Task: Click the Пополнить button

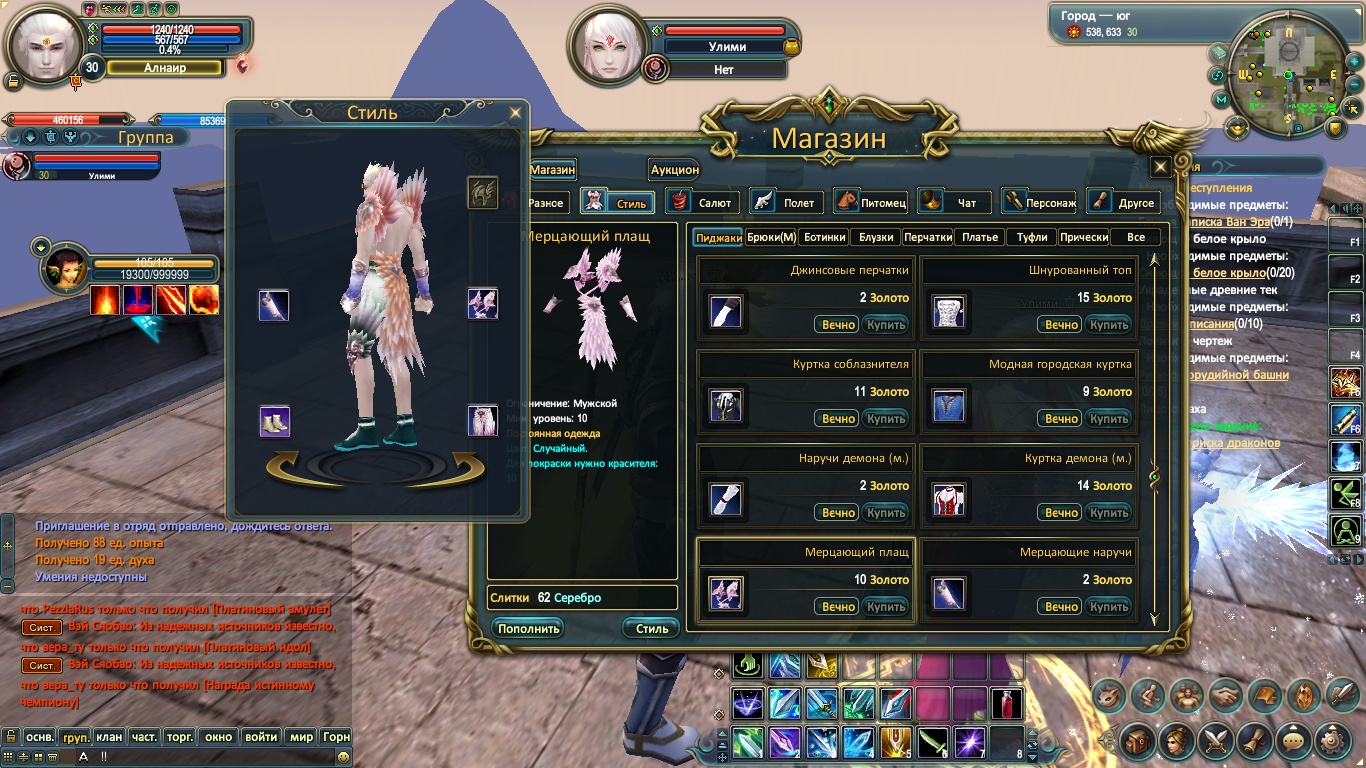Action: (527, 628)
